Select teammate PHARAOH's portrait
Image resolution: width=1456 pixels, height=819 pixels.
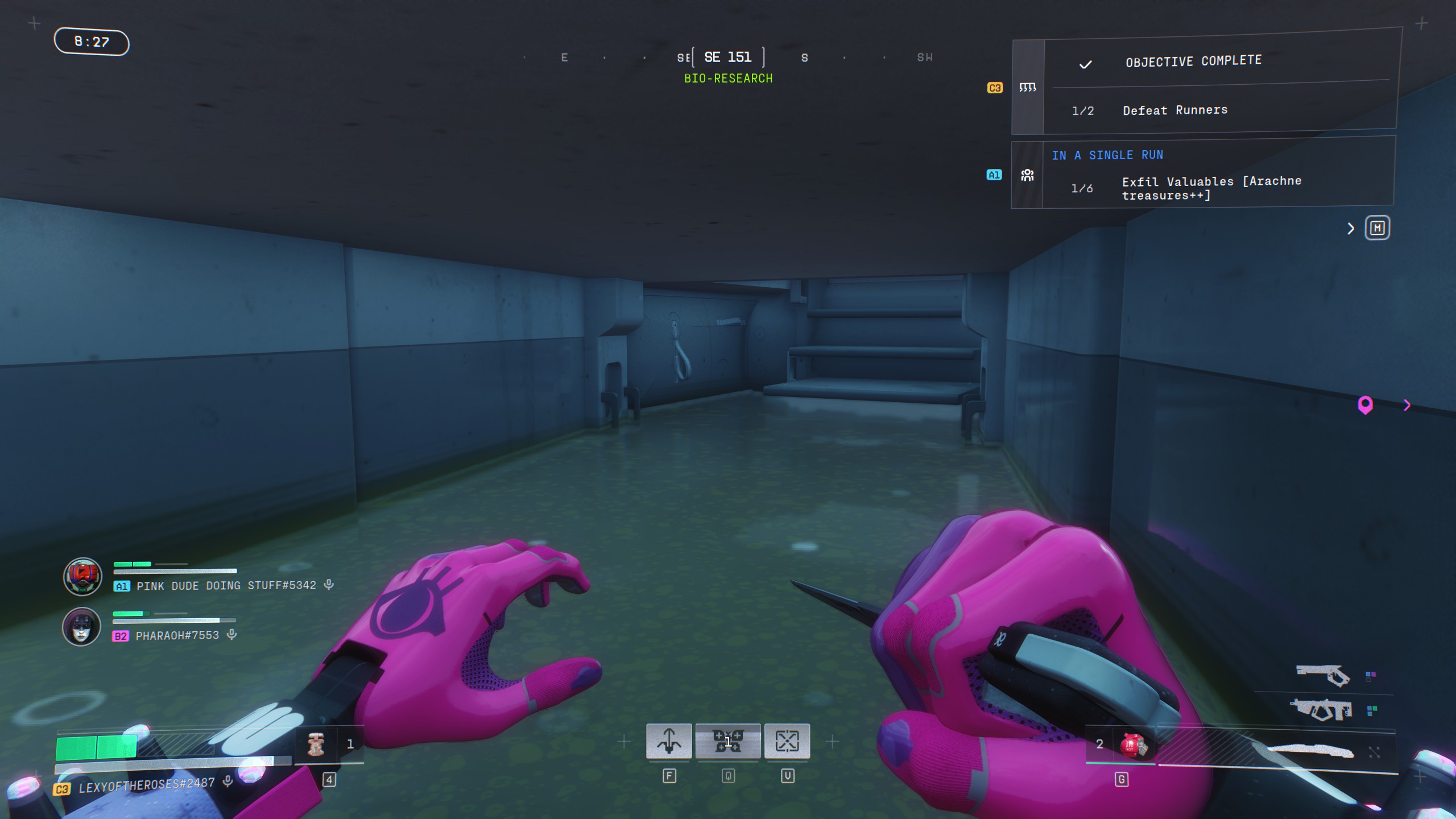tap(81, 626)
